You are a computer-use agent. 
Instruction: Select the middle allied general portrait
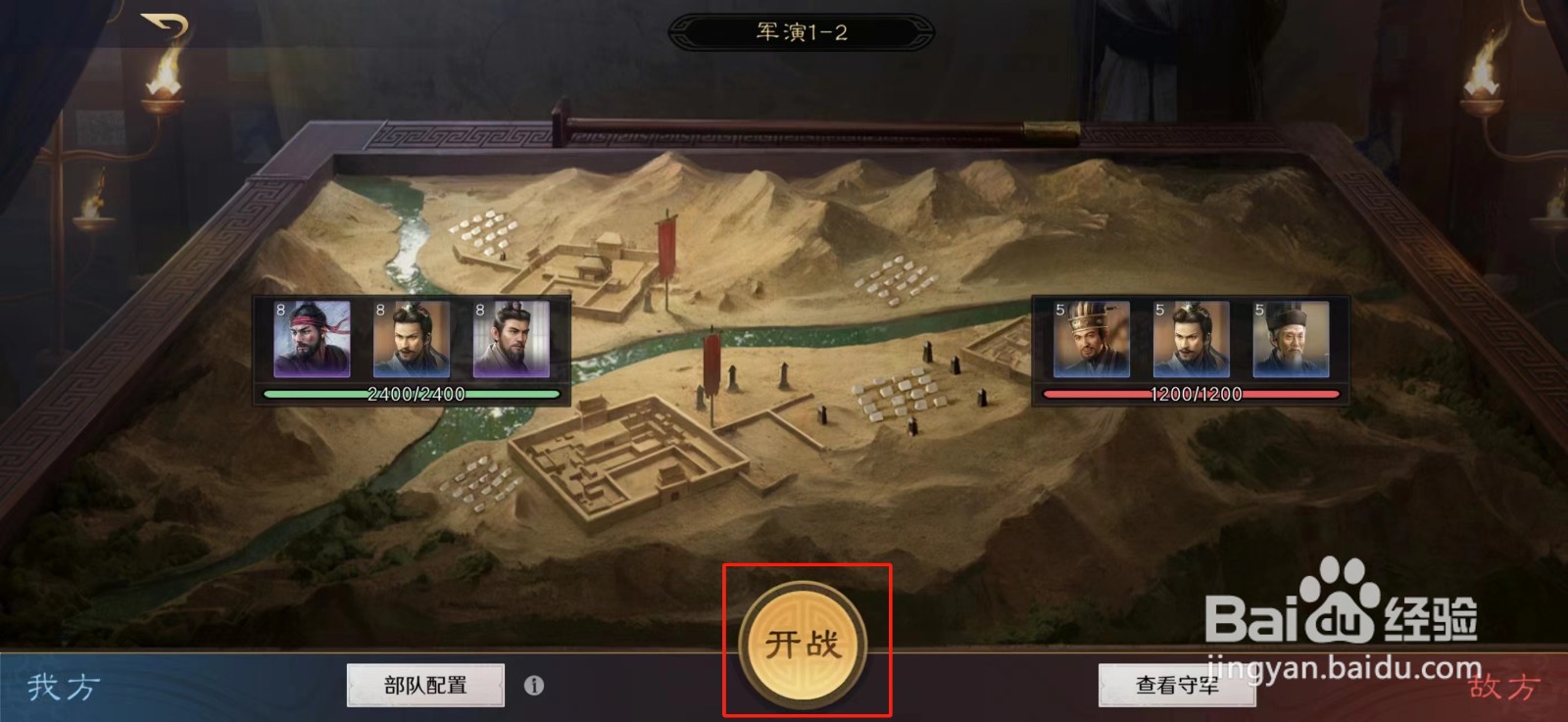[409, 340]
